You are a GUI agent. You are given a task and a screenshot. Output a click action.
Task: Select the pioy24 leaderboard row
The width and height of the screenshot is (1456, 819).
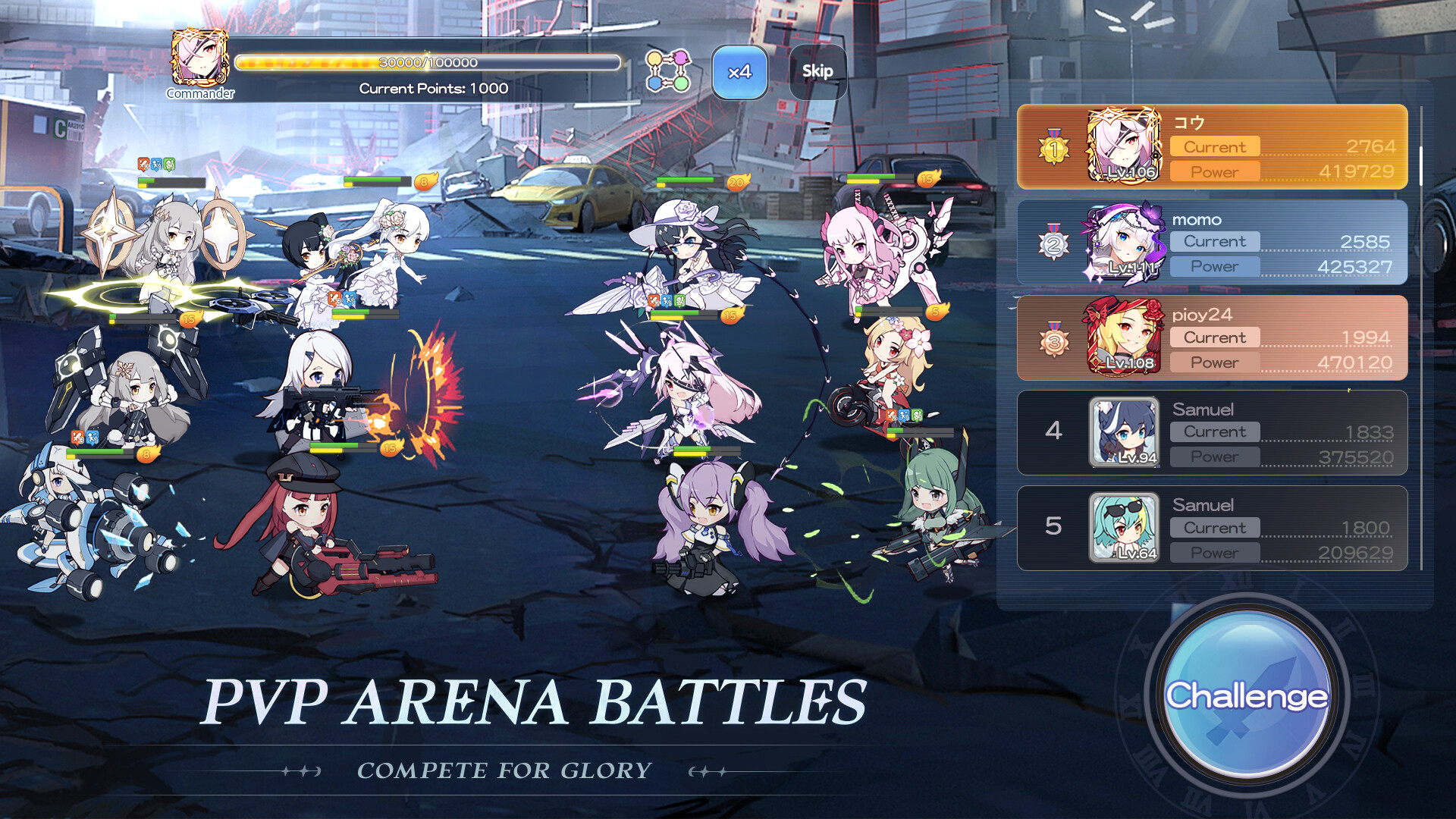pos(1289,338)
